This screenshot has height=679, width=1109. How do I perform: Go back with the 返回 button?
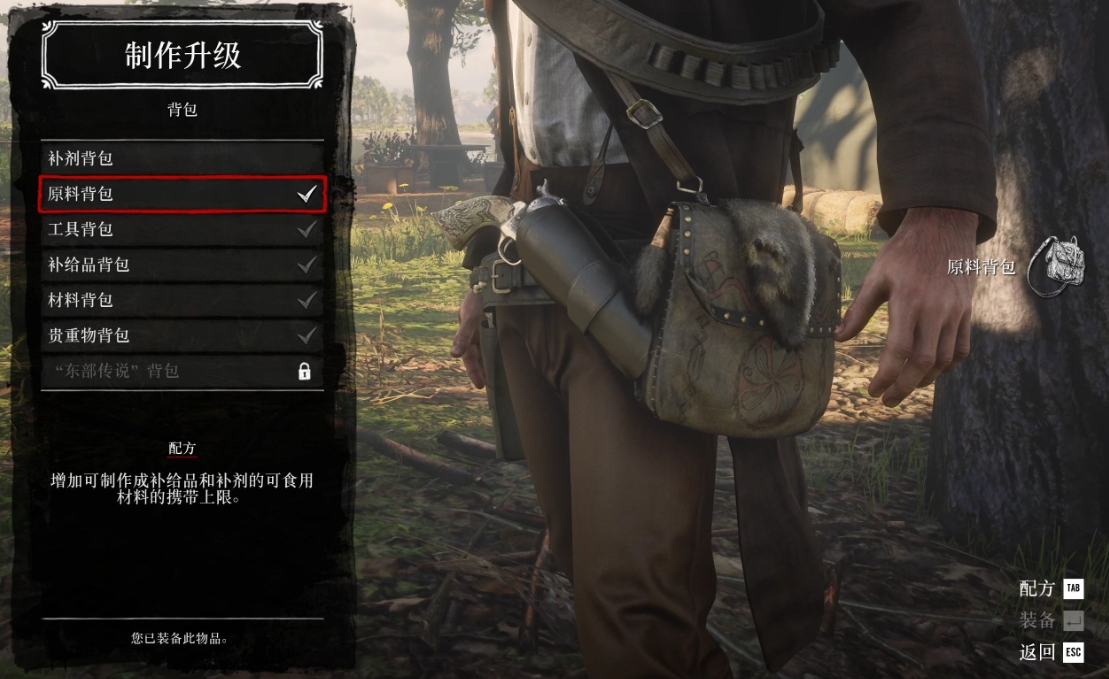pos(1050,652)
